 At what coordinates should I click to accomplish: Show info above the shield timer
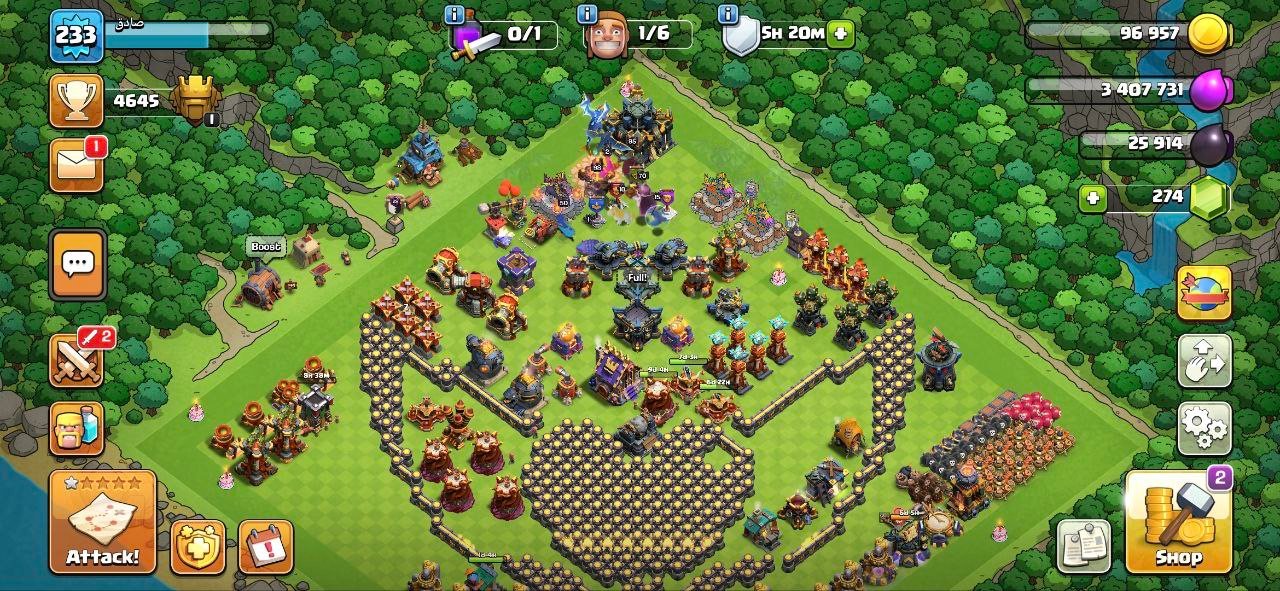[729, 14]
